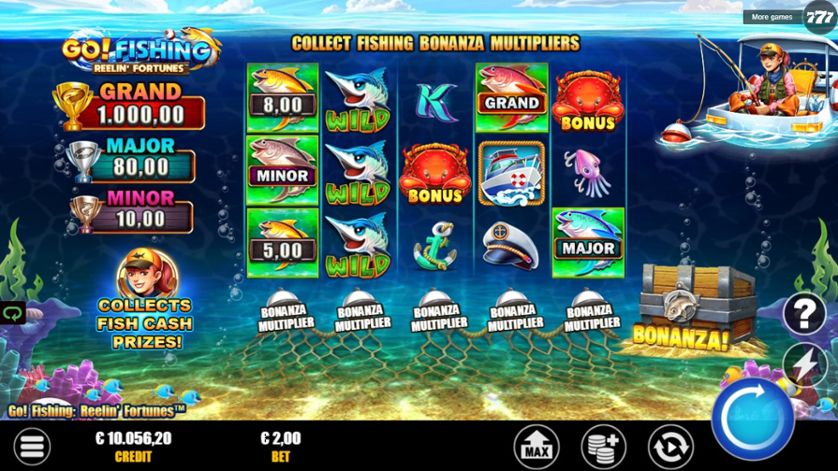Start autoplay with the circular arrows button
This screenshot has height=471, width=838.
(x=669, y=445)
